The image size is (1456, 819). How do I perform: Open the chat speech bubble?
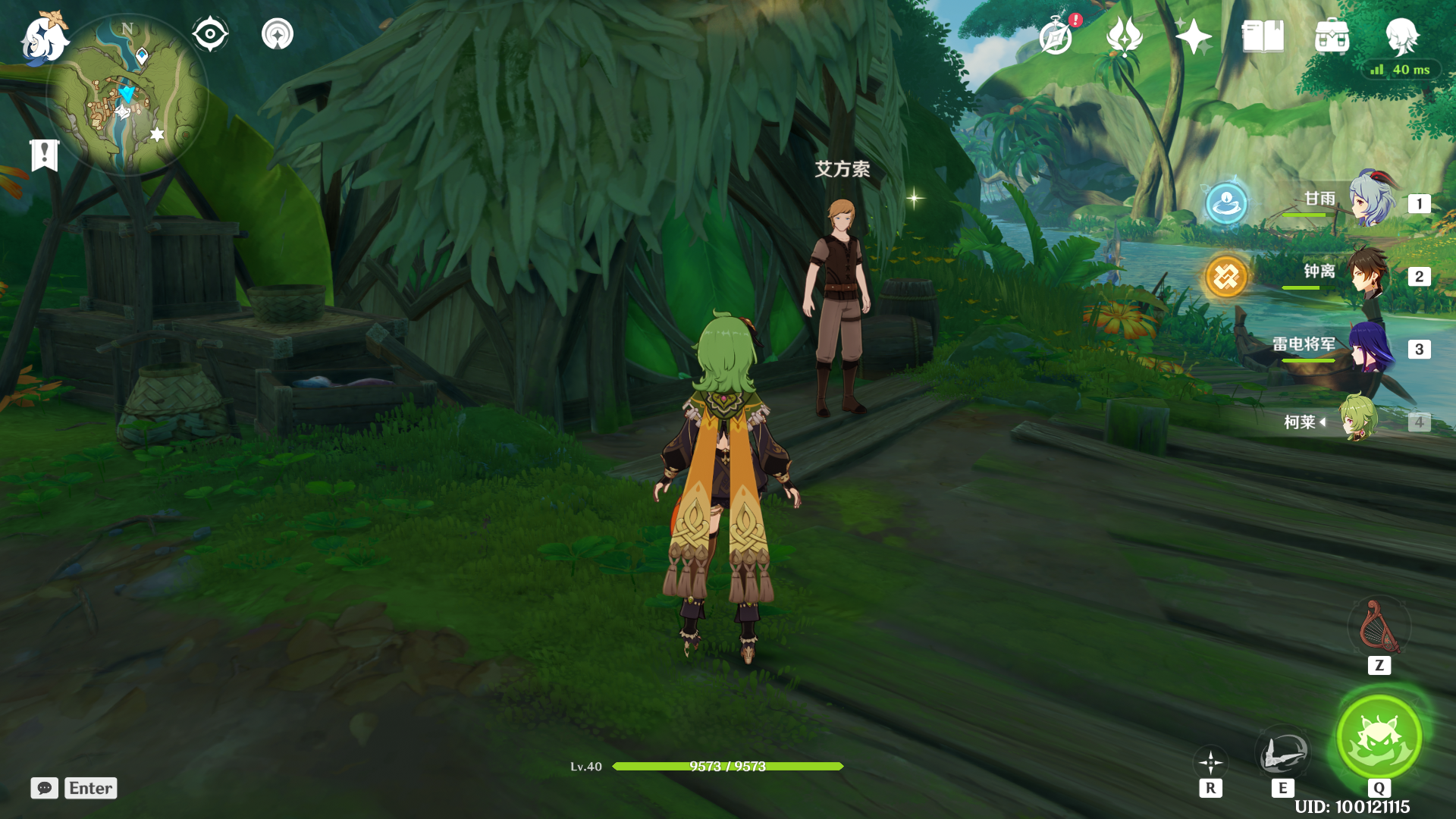tap(45, 788)
